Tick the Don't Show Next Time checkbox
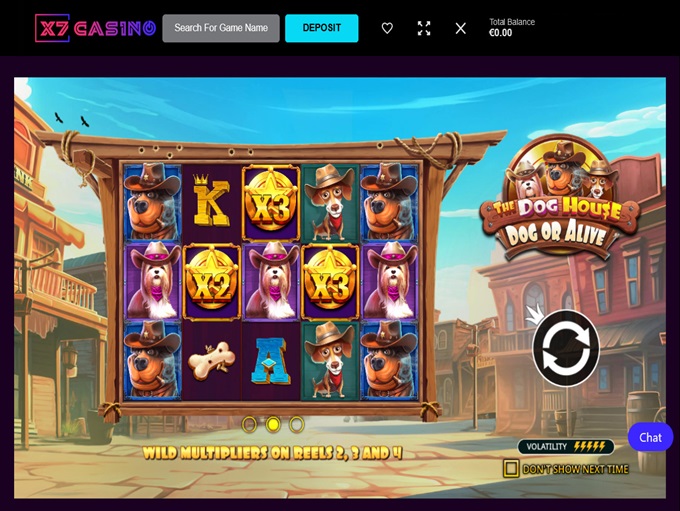 pyautogui.click(x=511, y=468)
